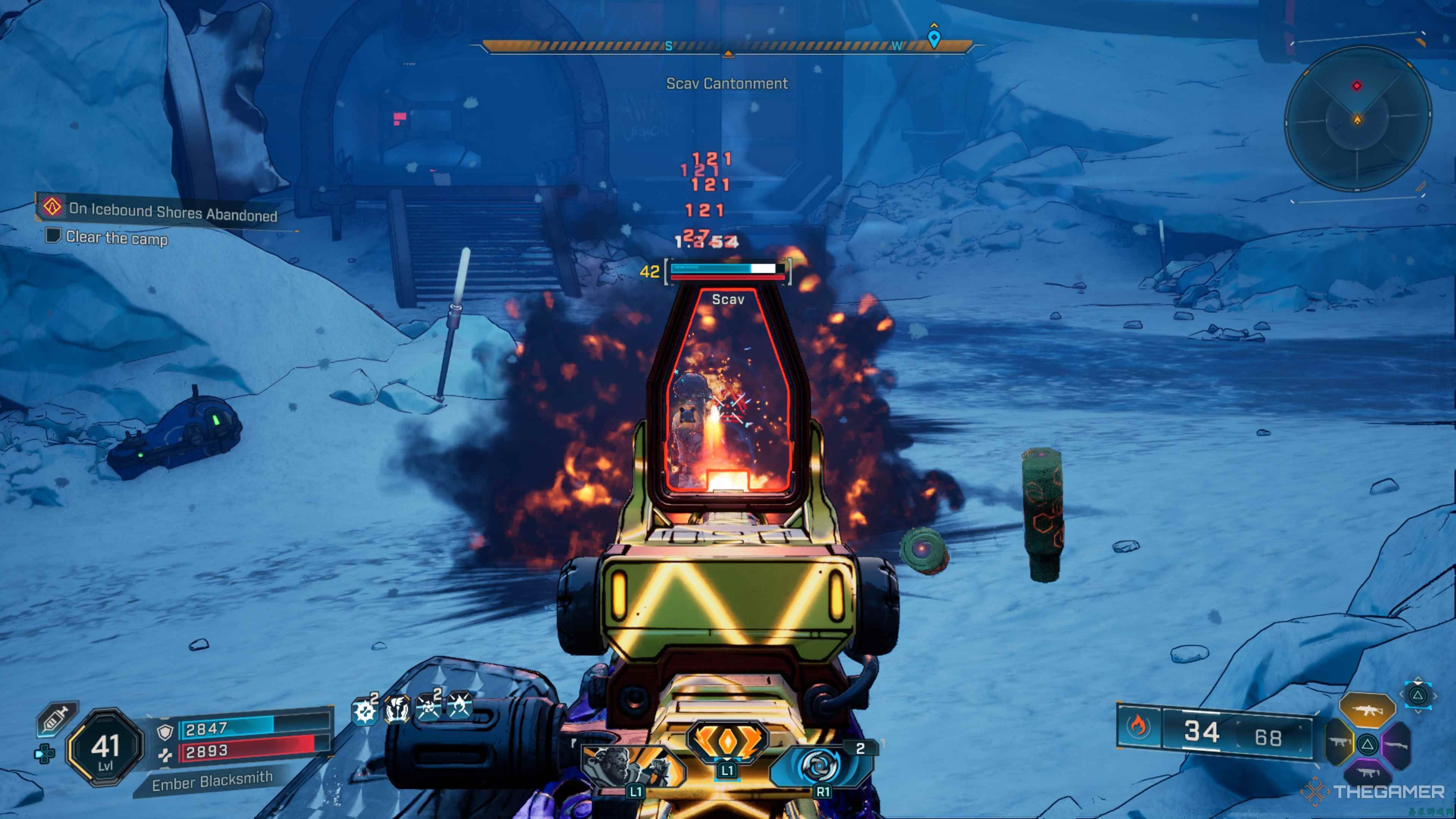Click the spiked gear status effect icon
Screen dimensions: 1456x819
[x=364, y=711]
